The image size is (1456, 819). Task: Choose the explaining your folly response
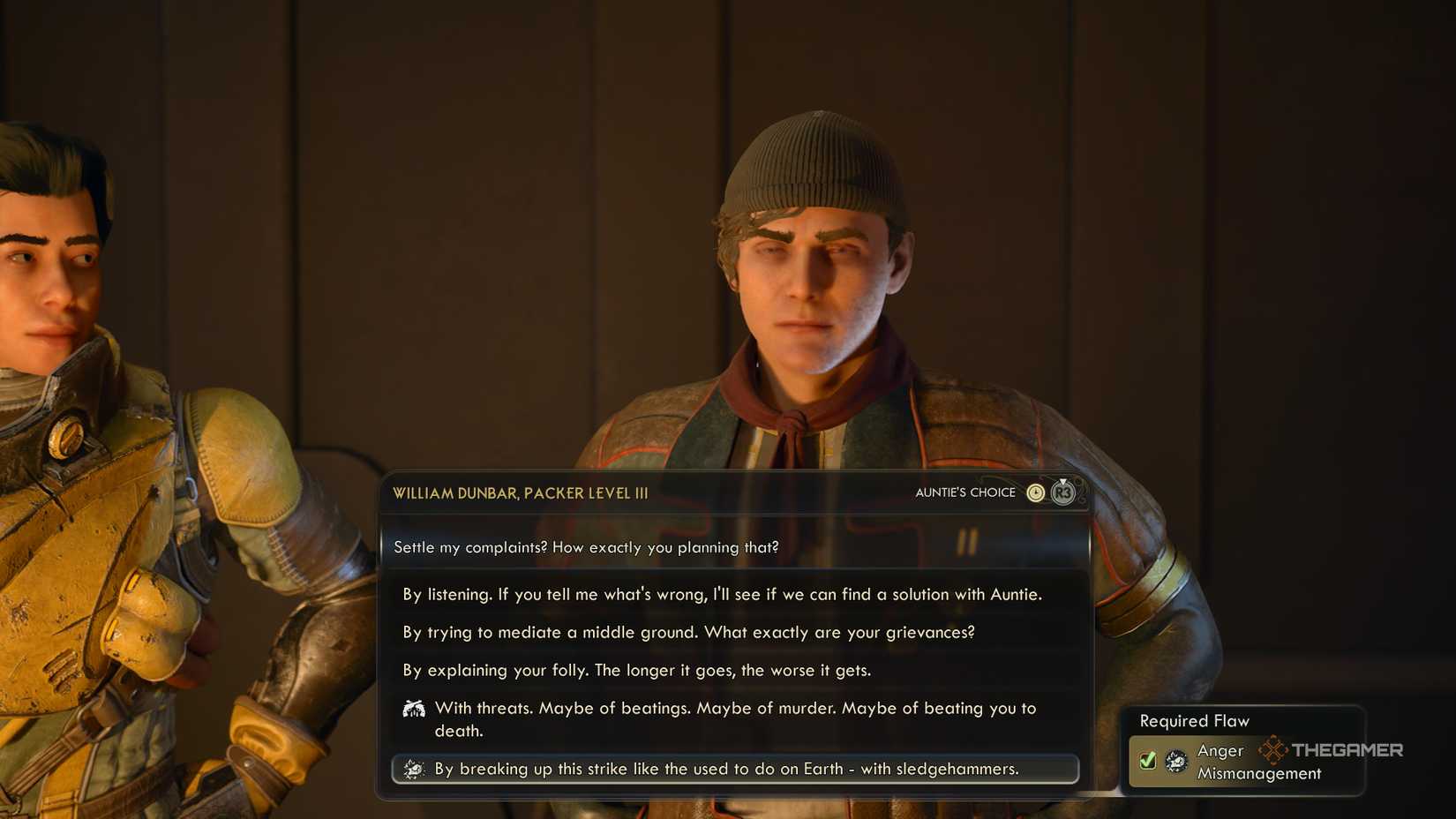click(637, 670)
